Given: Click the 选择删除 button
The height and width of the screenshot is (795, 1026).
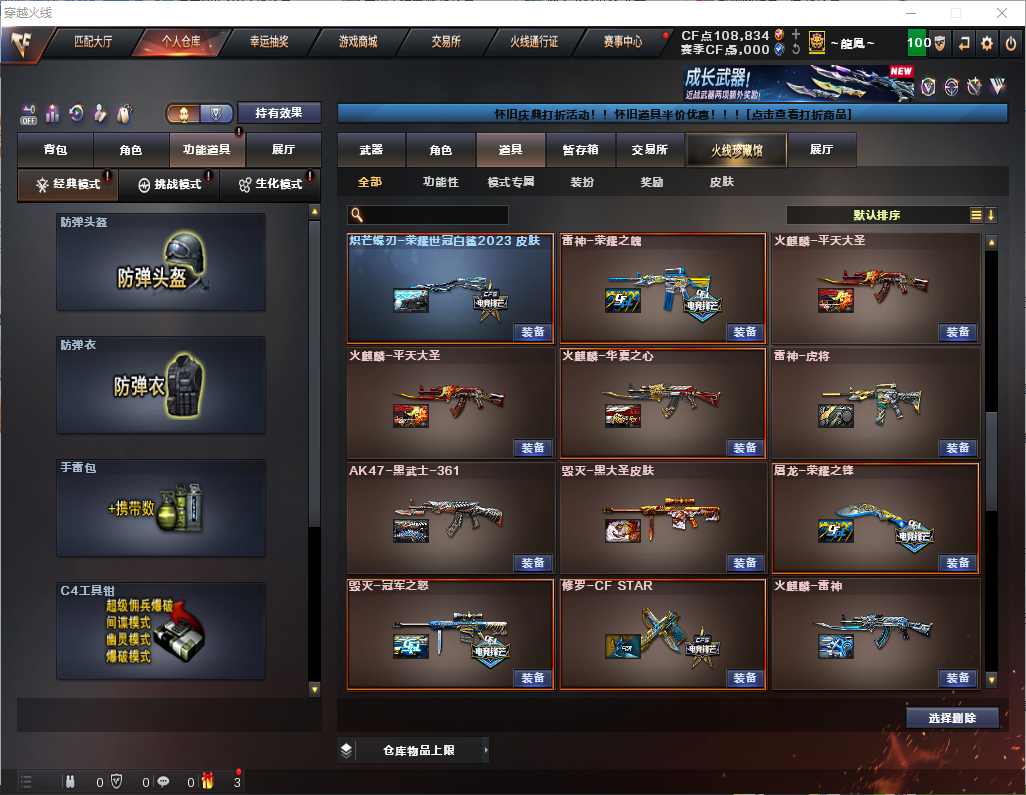Looking at the screenshot, I should pyautogui.click(x=952, y=718).
